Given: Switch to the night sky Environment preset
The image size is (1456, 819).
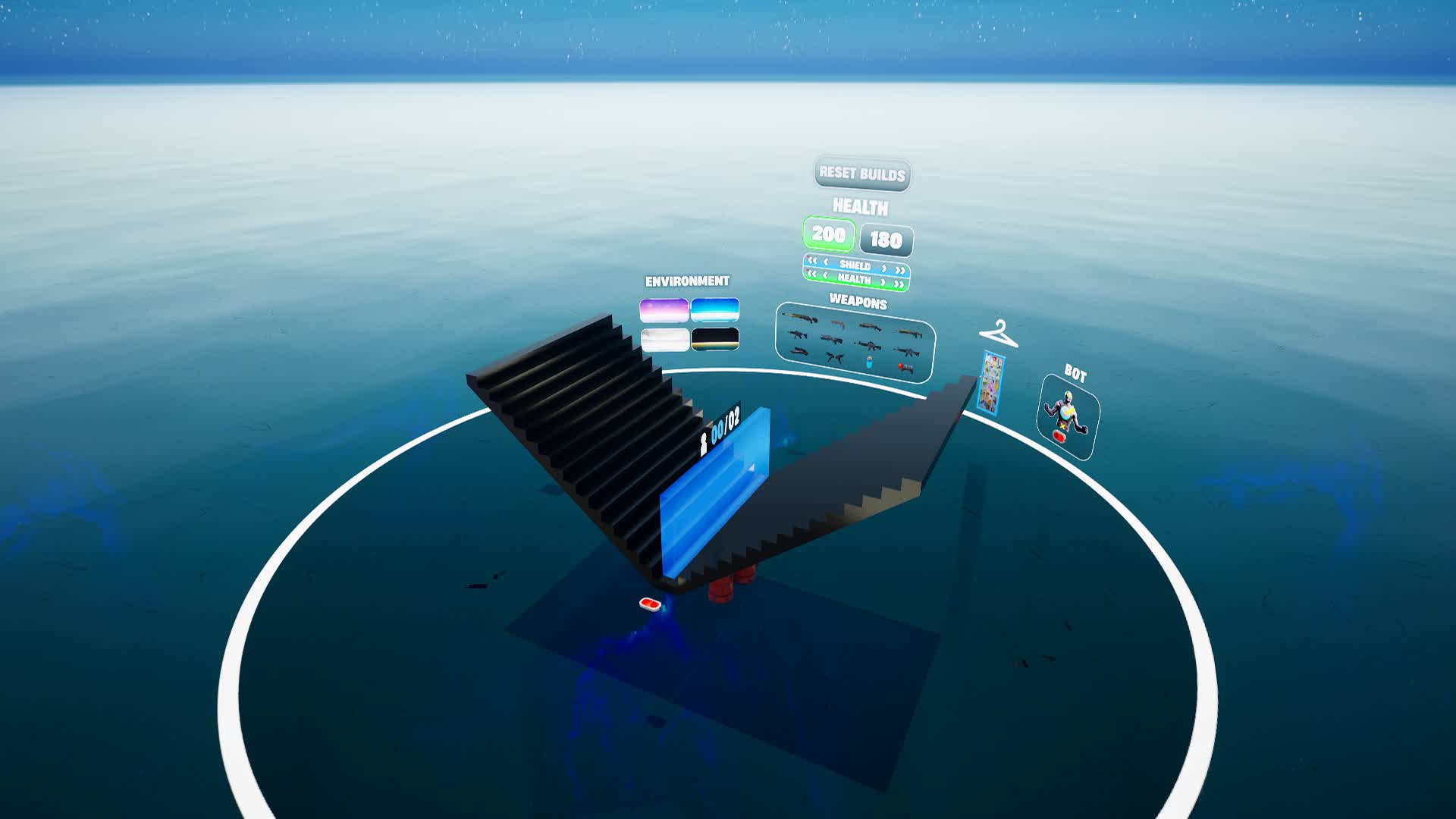Looking at the screenshot, I should pyautogui.click(x=714, y=340).
